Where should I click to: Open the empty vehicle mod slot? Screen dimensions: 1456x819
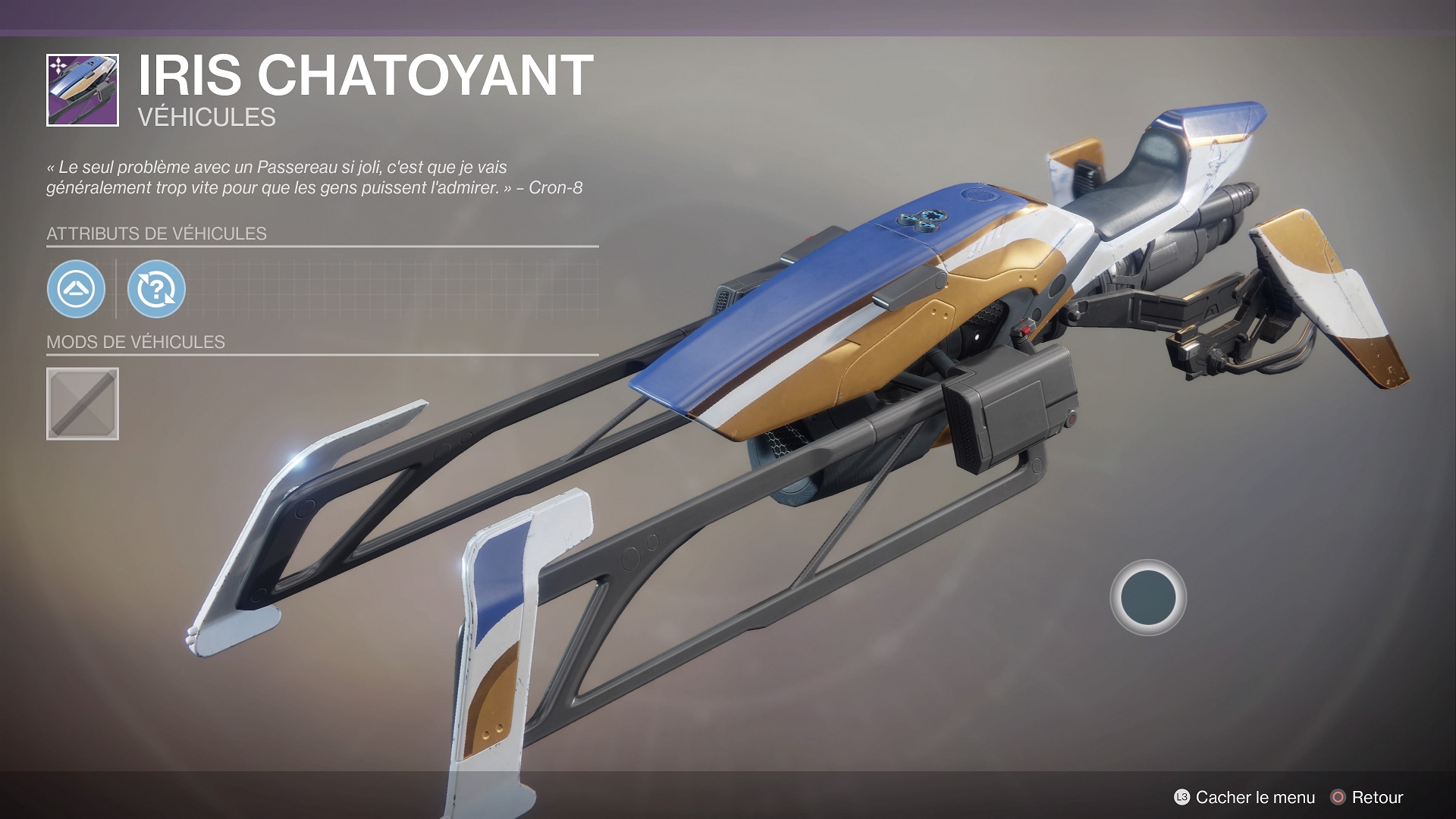point(83,404)
